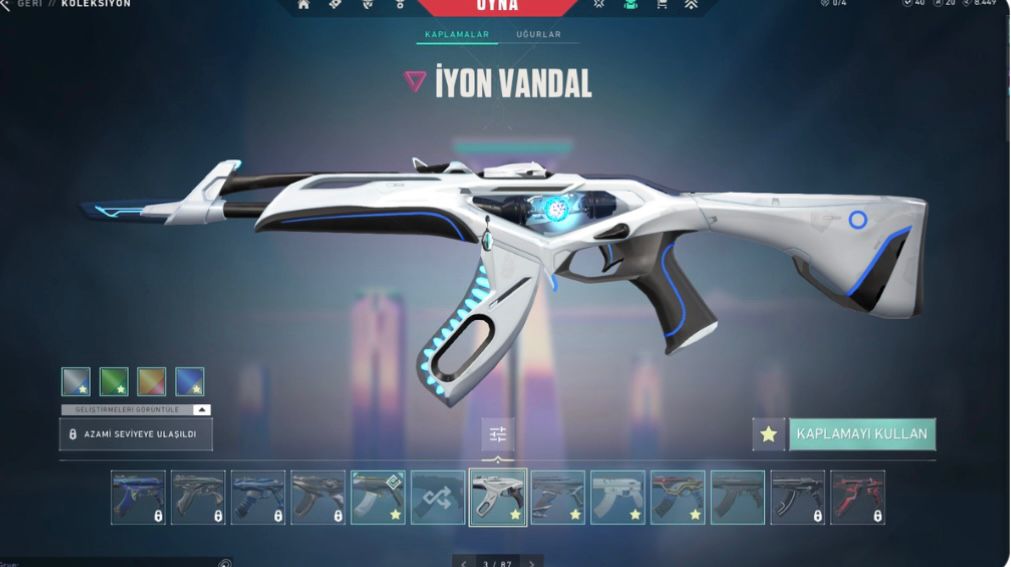This screenshot has width=1011, height=567.
Task: Select the blue color variant
Action: 189,381
